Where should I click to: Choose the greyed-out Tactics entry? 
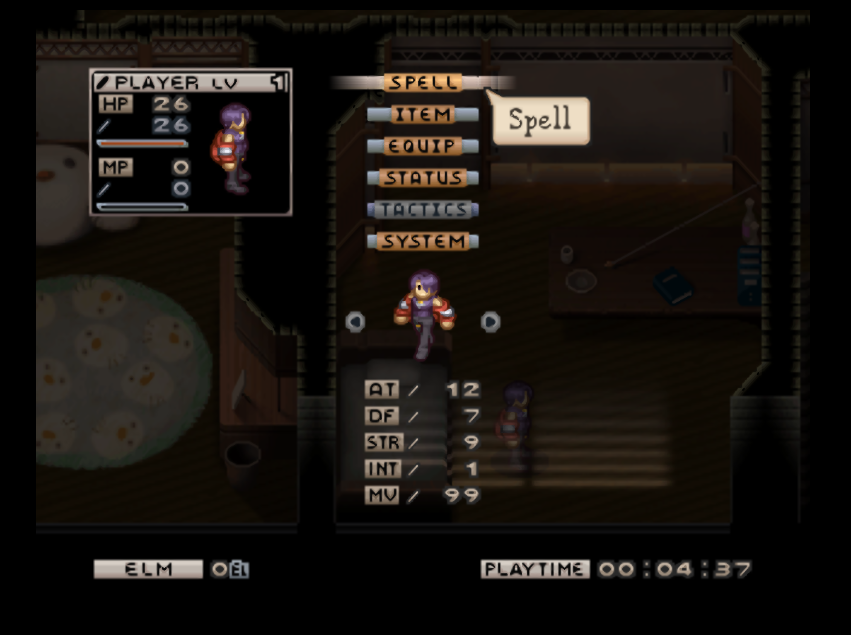click(423, 210)
